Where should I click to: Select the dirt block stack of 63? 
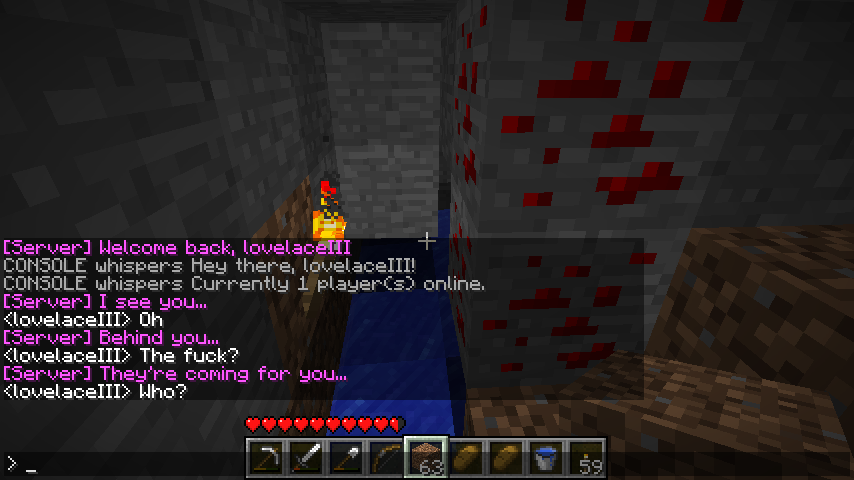pos(427,458)
